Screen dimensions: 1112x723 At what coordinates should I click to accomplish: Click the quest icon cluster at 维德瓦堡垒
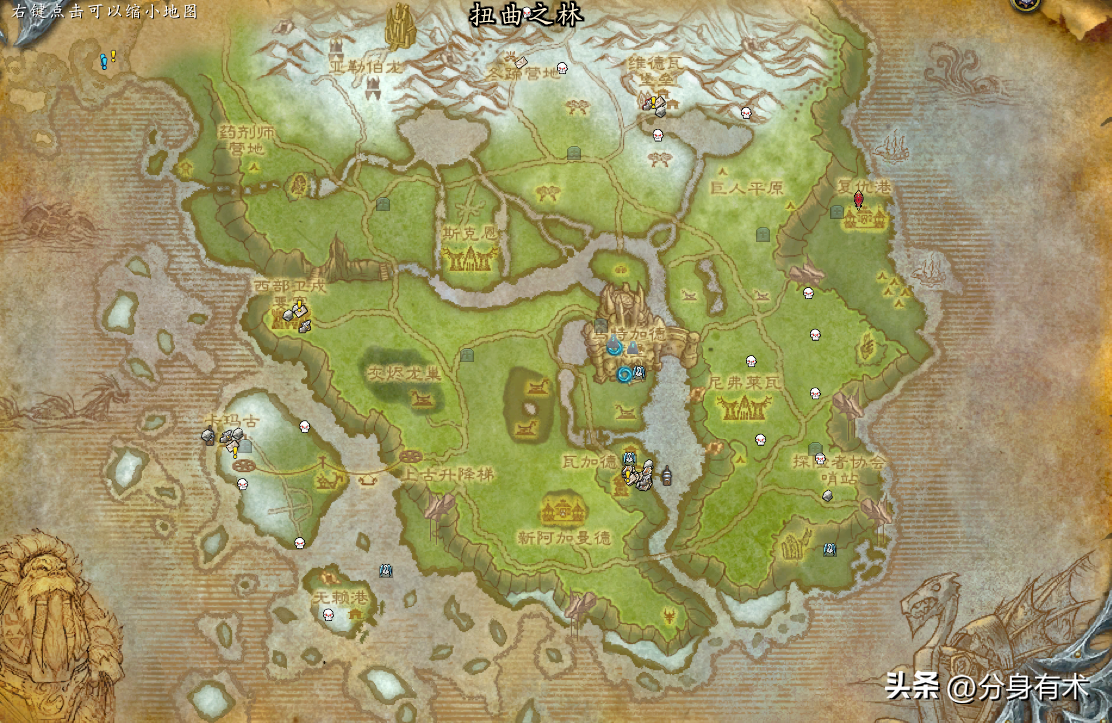pyautogui.click(x=654, y=102)
